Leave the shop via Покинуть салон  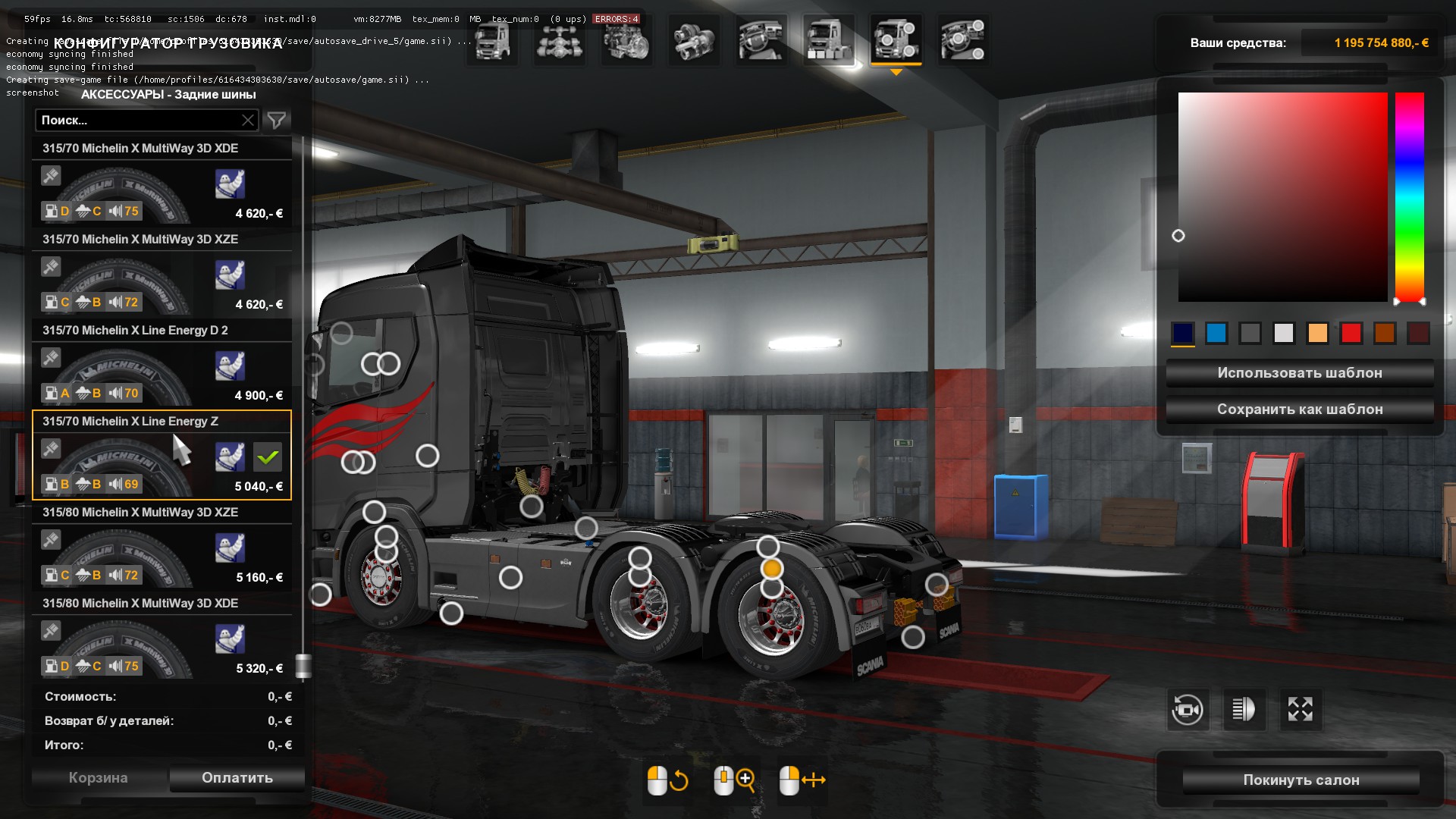click(x=1301, y=780)
